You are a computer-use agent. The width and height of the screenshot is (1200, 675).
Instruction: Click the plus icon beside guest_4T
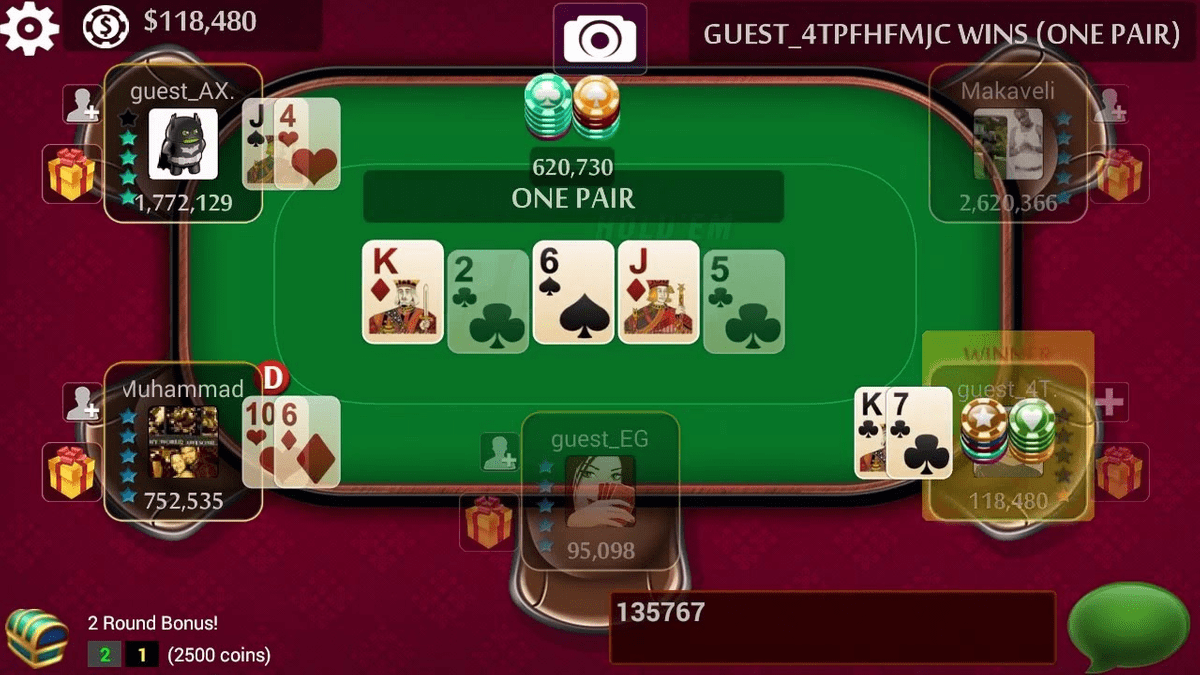1110,402
